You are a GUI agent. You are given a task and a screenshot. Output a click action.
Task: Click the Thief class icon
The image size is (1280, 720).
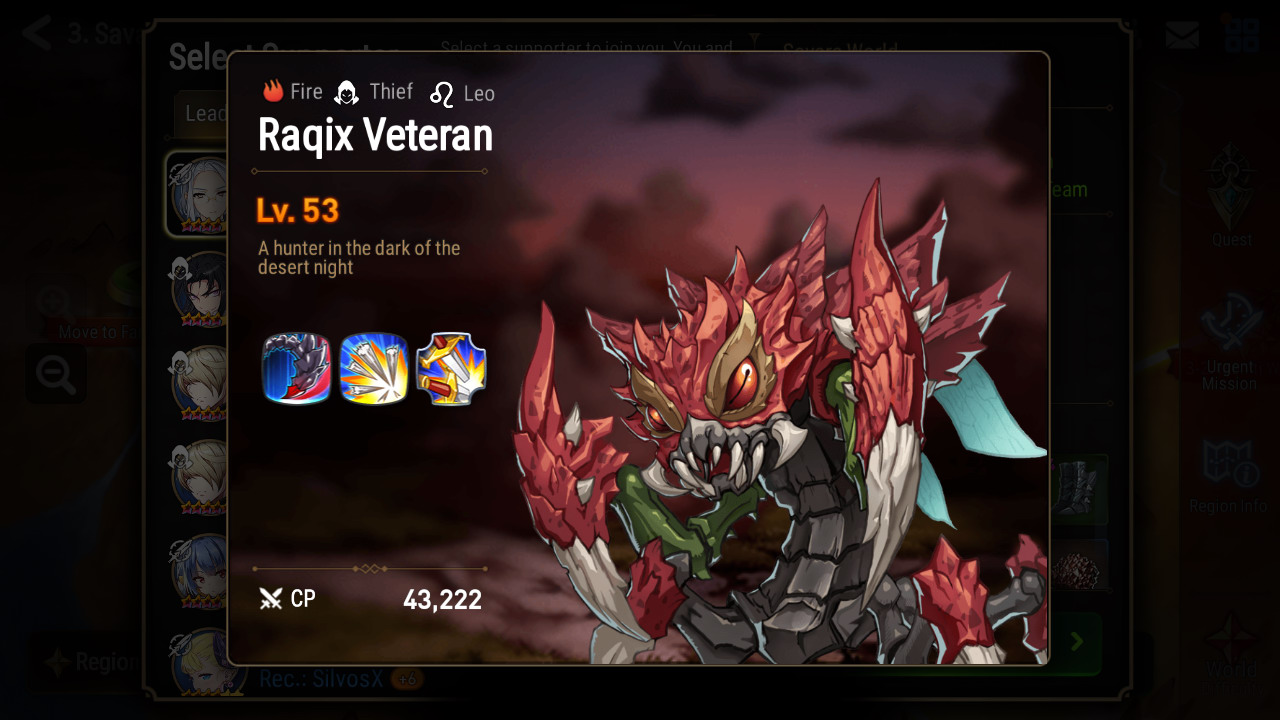tap(346, 93)
